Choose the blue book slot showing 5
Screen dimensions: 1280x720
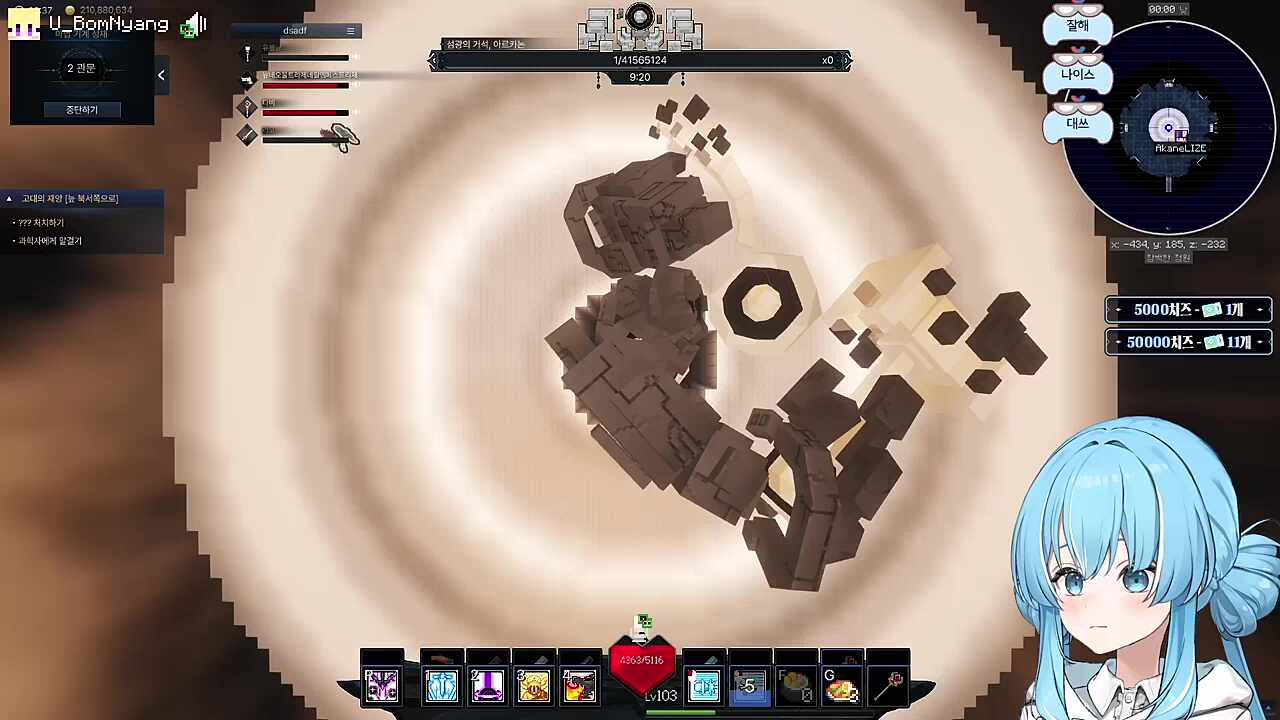coord(749,685)
